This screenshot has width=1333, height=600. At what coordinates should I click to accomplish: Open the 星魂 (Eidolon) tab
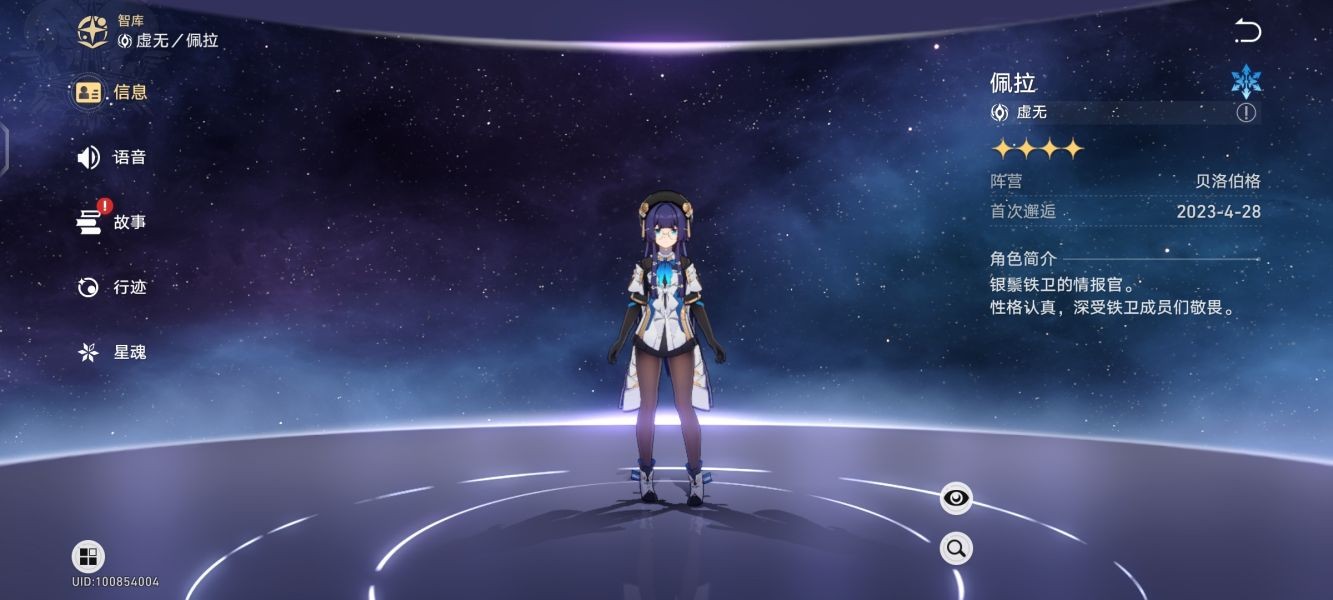pyautogui.click(x=112, y=352)
